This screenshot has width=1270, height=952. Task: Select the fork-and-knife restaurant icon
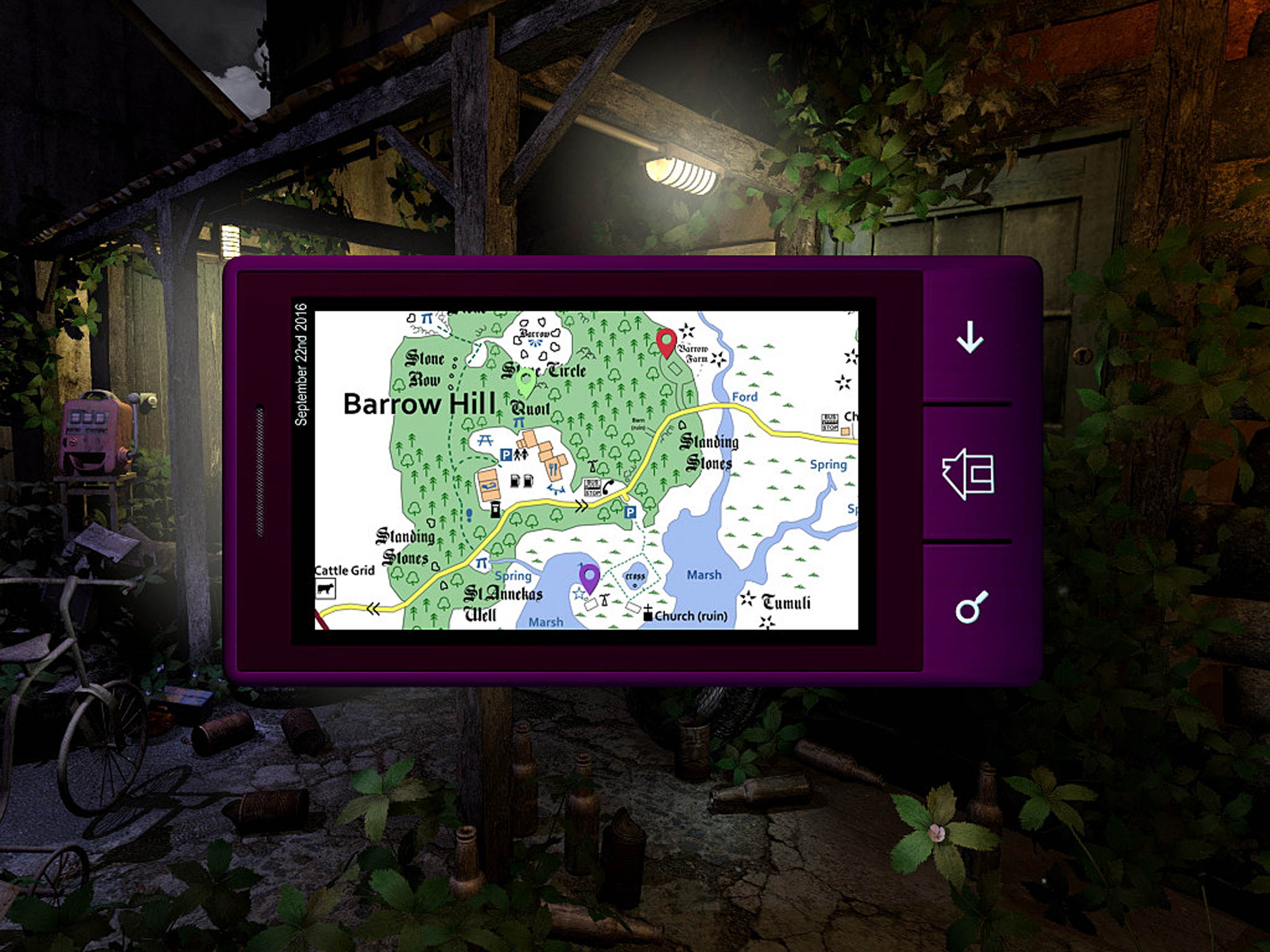coord(553,470)
